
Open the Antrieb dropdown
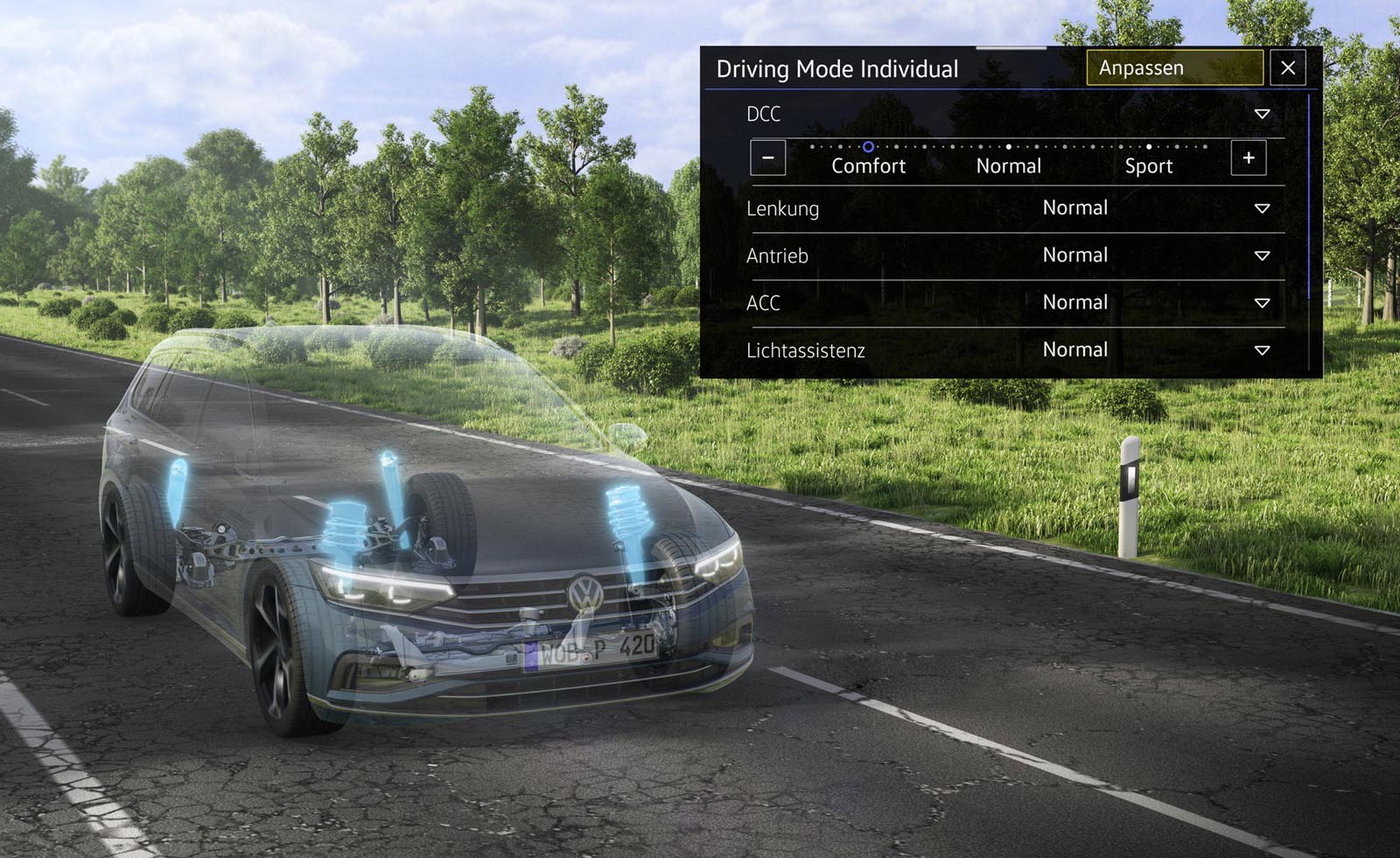pyautogui.click(x=1262, y=256)
